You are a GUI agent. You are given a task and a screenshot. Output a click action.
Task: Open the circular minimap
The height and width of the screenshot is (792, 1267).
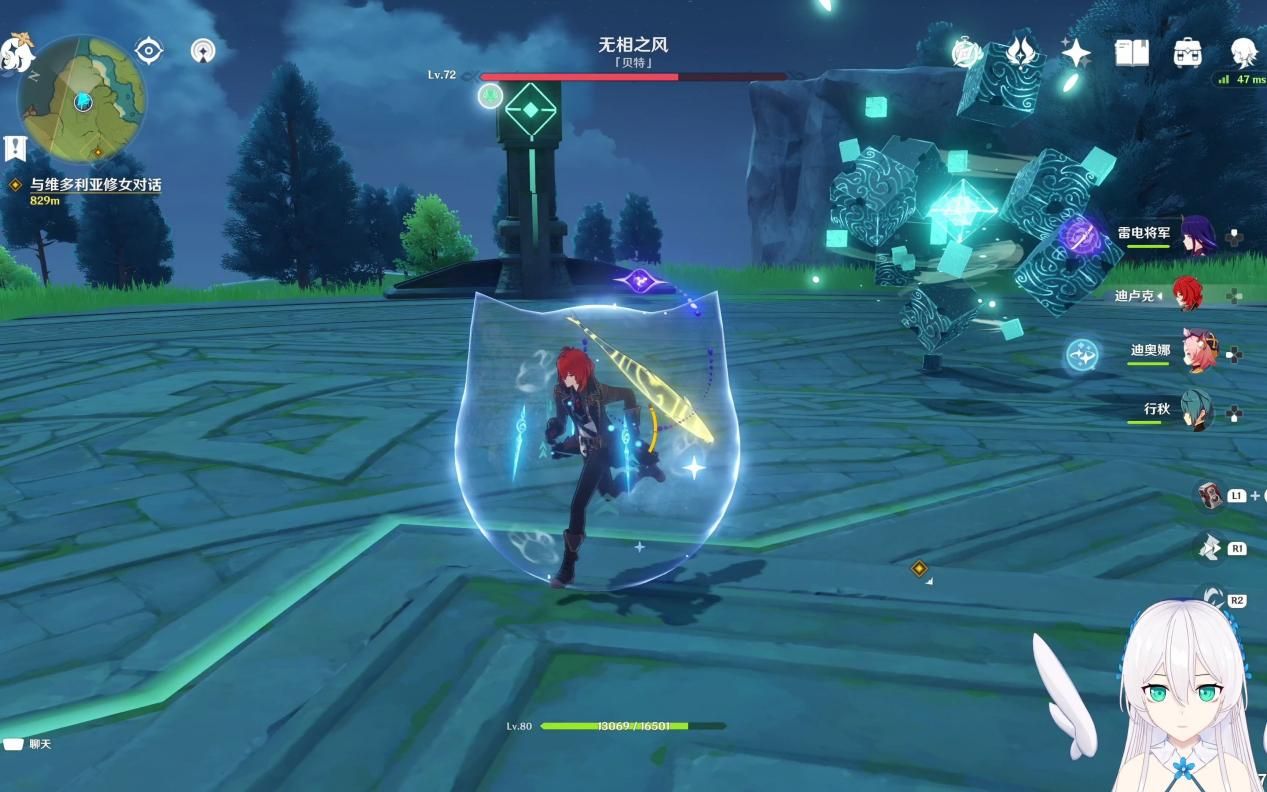[82, 98]
